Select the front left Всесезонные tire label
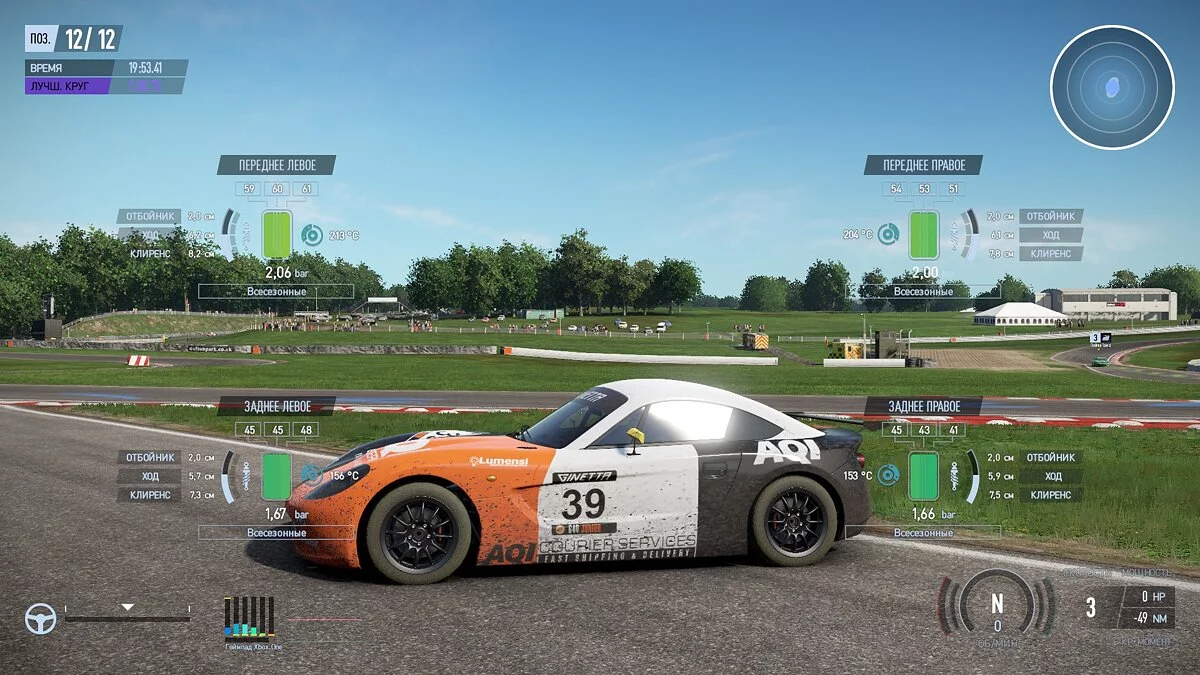This screenshot has width=1200, height=675. (x=276, y=291)
